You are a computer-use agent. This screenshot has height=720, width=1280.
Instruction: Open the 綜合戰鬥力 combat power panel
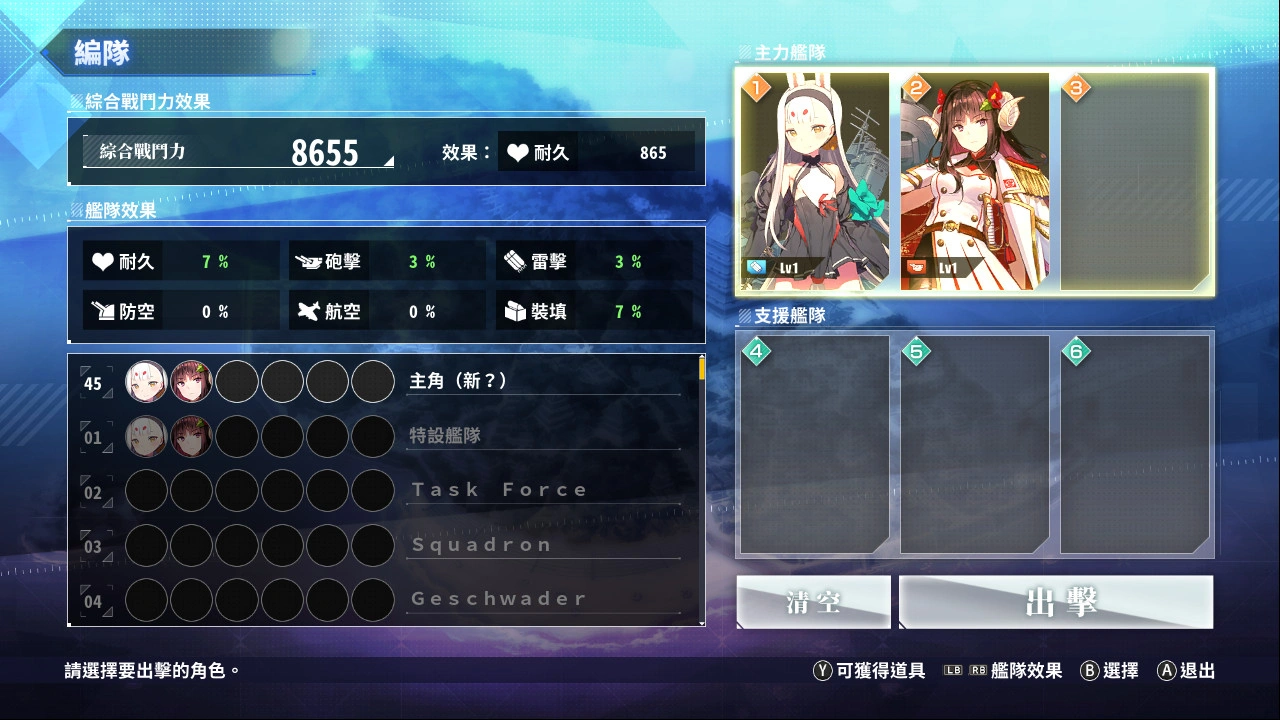240,152
